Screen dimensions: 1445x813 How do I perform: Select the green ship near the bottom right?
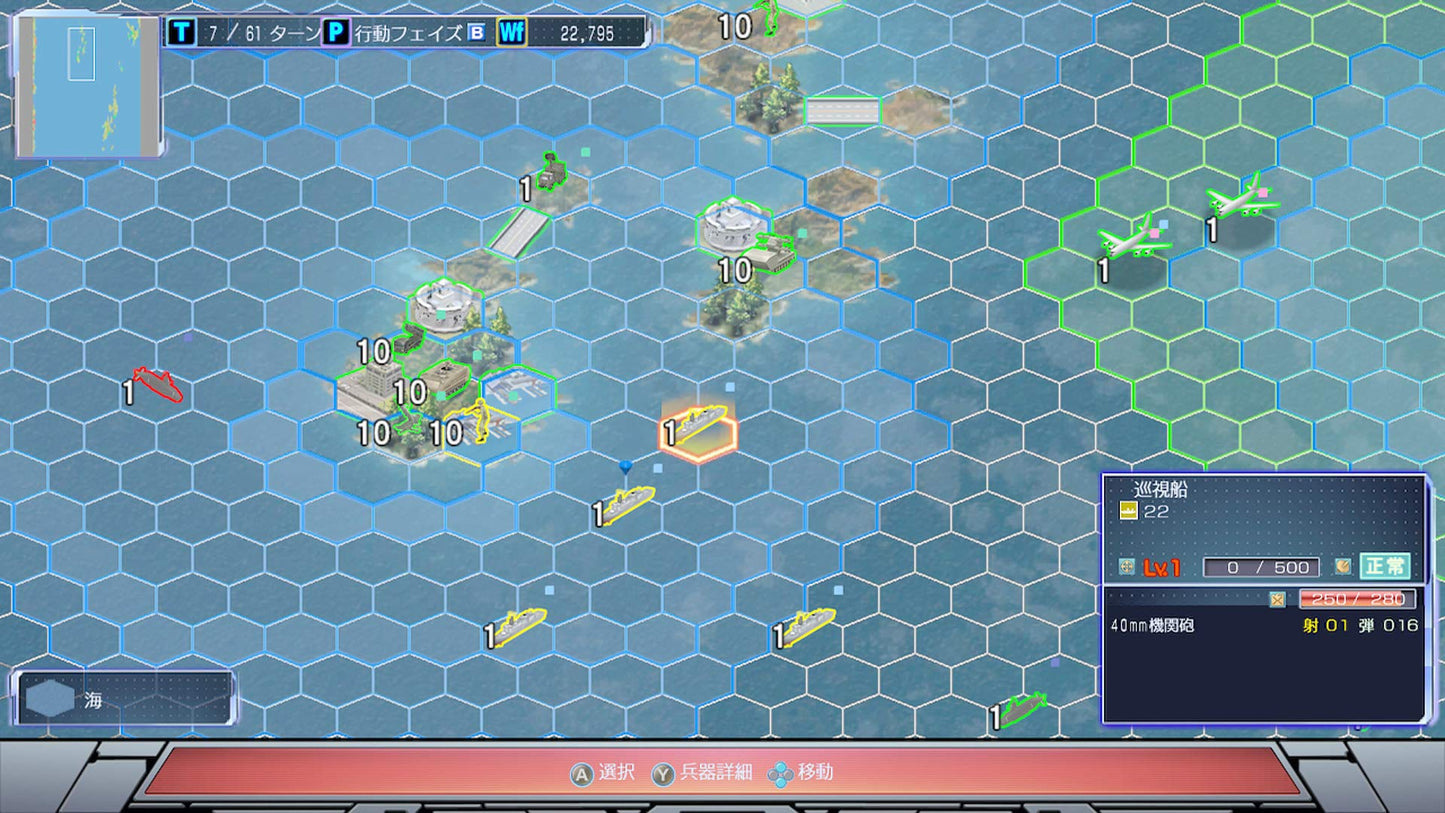click(x=1025, y=707)
